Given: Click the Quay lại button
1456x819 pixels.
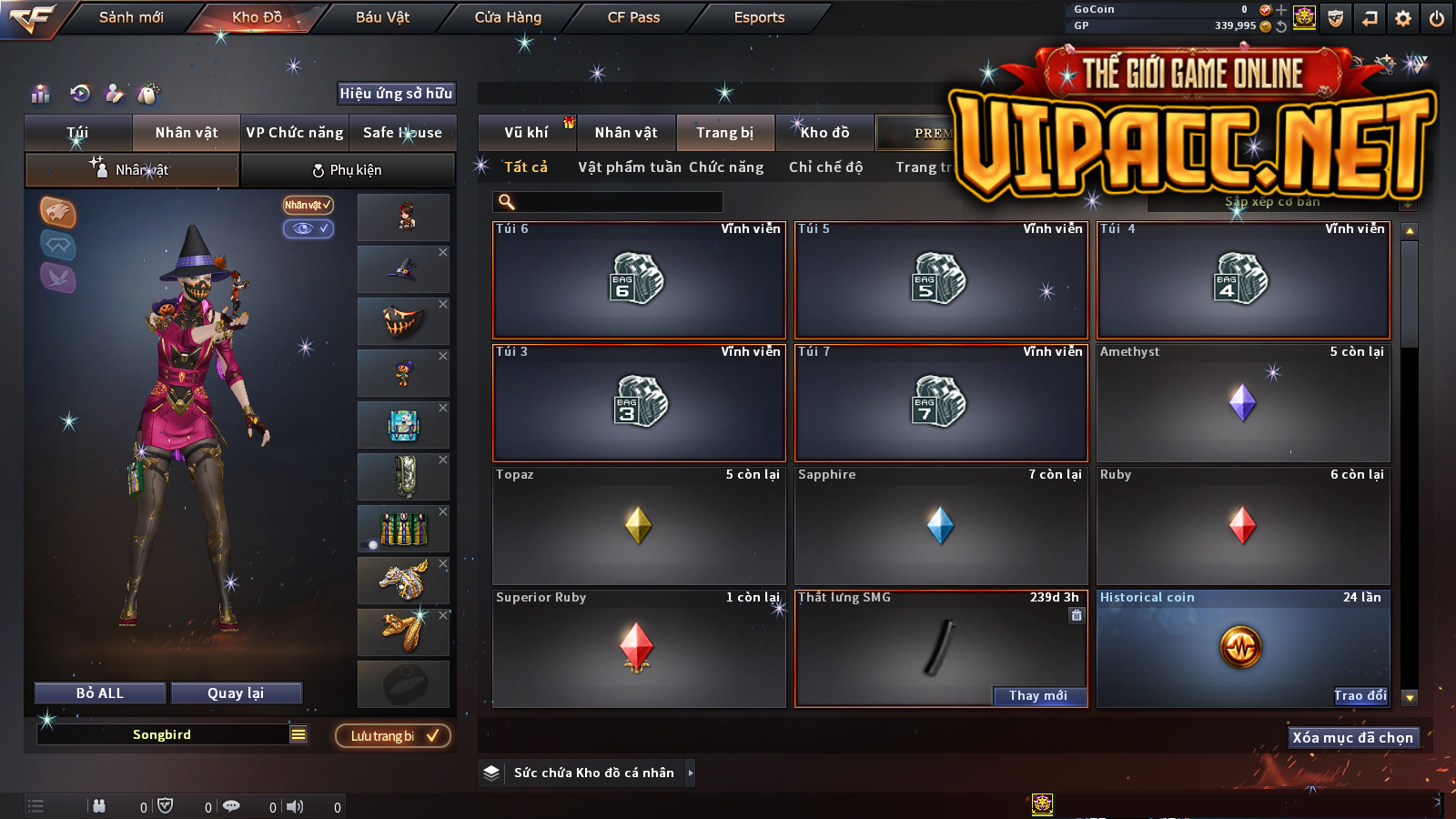Looking at the screenshot, I should coord(236,693).
